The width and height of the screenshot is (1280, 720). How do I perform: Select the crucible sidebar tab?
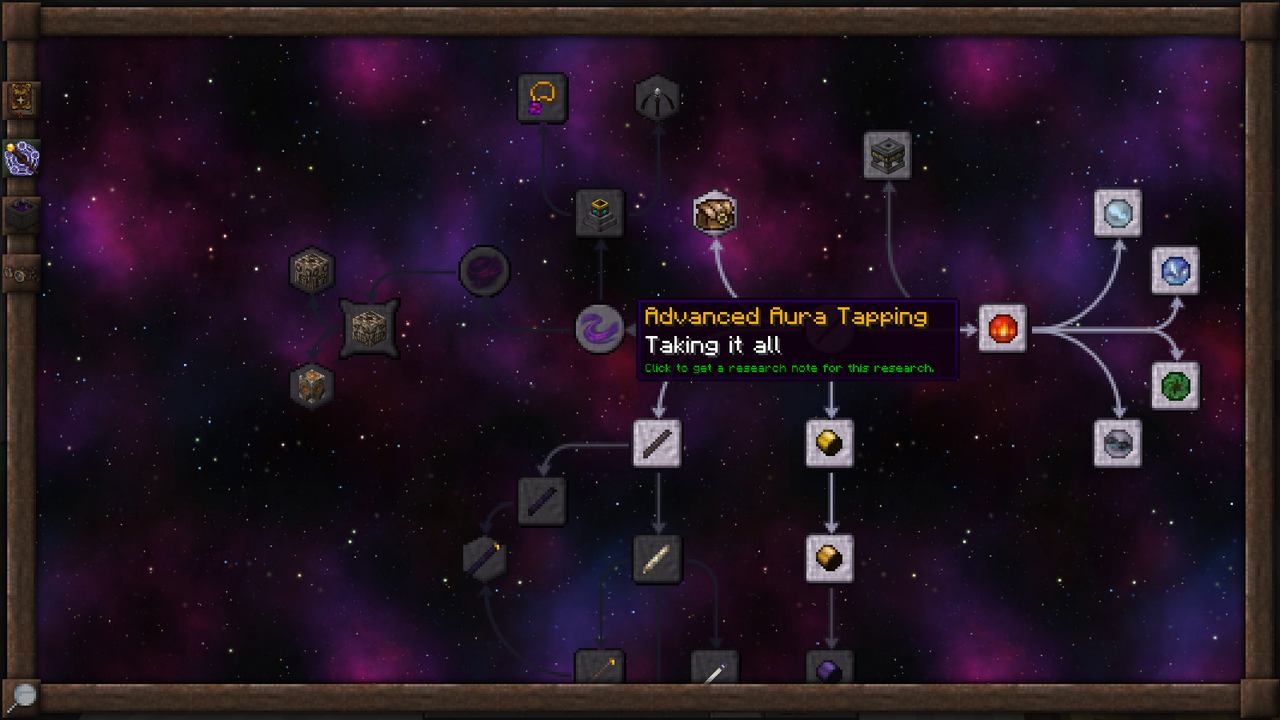coord(21,215)
